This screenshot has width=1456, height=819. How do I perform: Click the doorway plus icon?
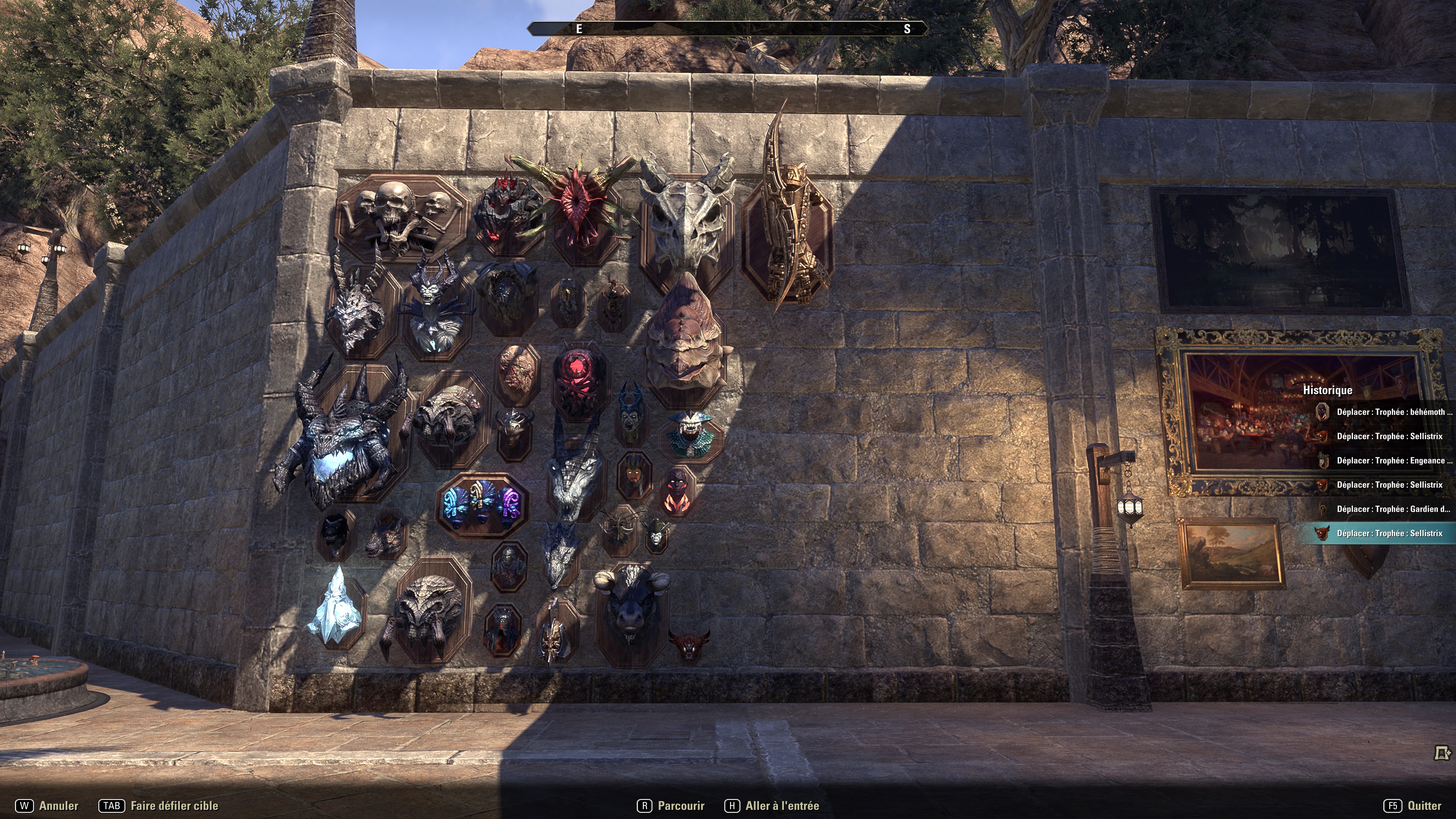coord(1442,753)
